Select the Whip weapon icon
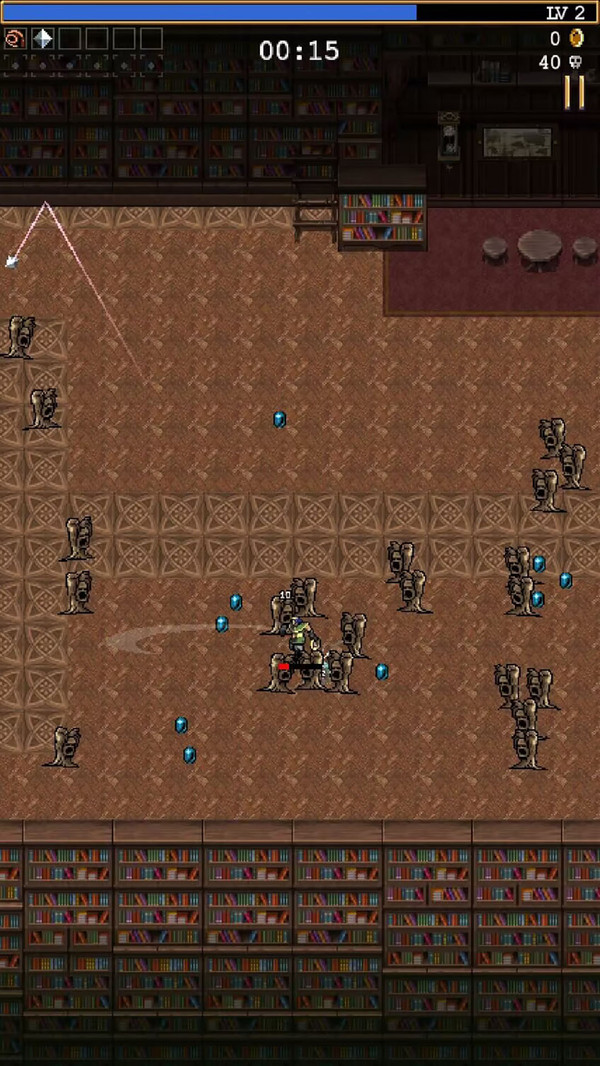The width and height of the screenshot is (600, 1066). [x=15, y=39]
